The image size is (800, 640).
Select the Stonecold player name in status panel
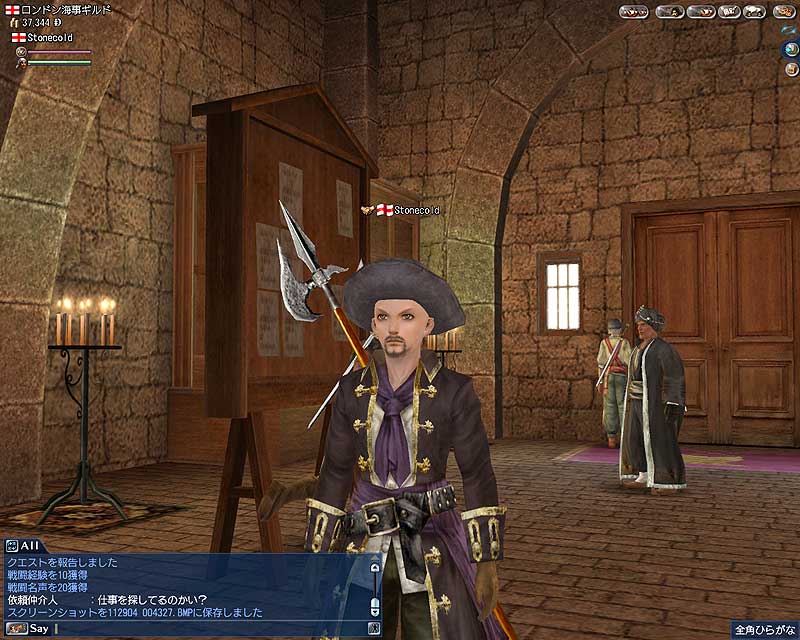[x=50, y=37]
